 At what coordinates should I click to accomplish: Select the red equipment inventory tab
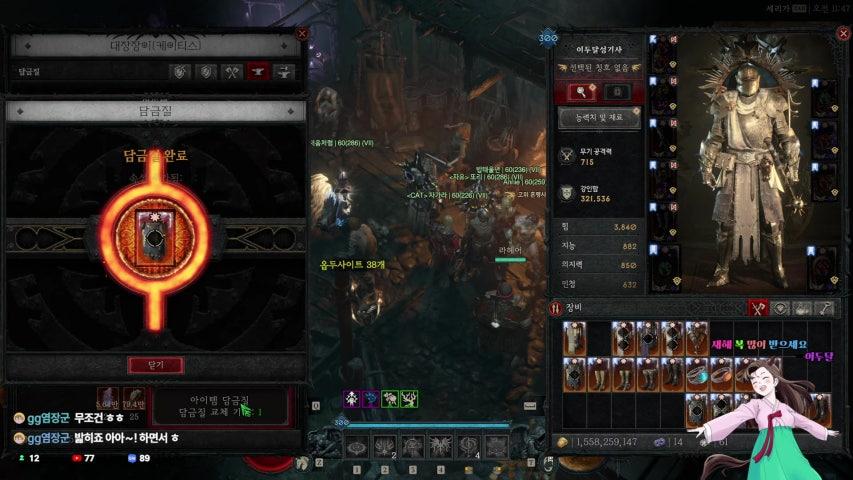759,309
